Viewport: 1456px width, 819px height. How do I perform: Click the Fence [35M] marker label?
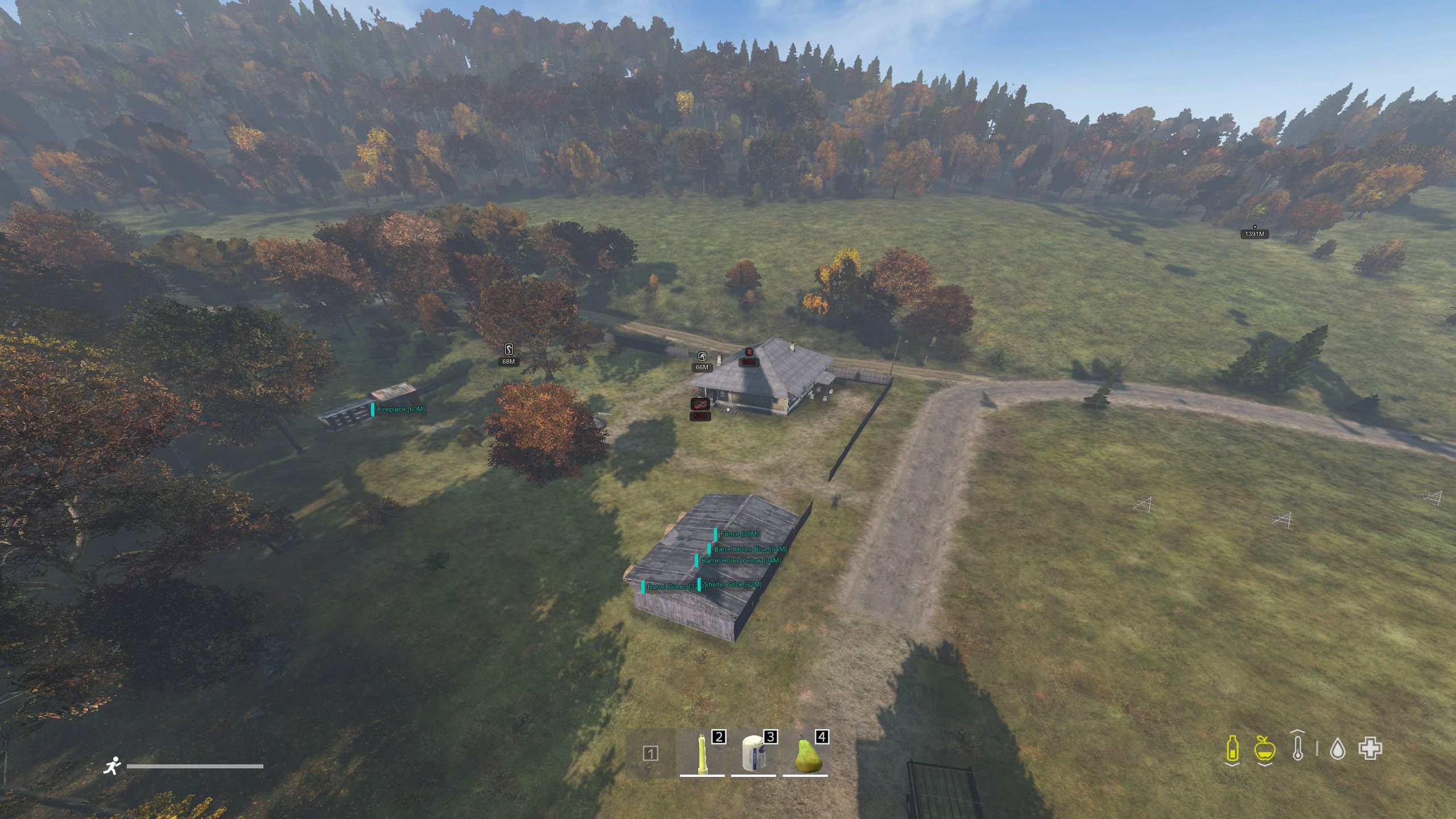pyautogui.click(x=739, y=534)
